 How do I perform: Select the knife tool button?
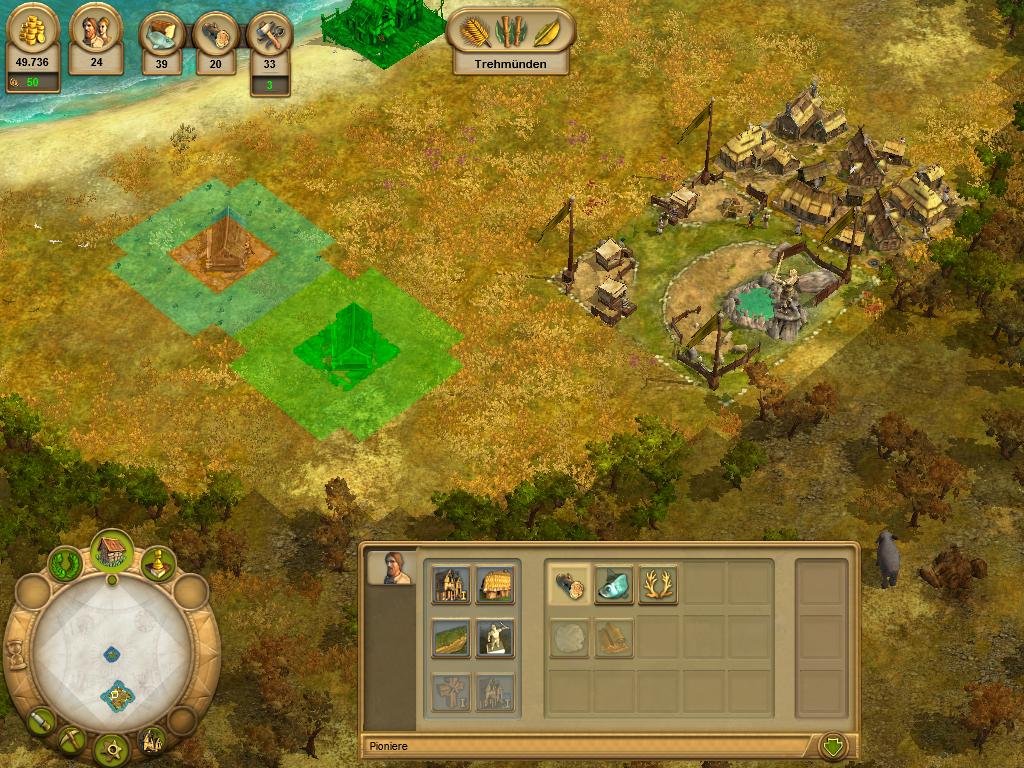pos(40,719)
